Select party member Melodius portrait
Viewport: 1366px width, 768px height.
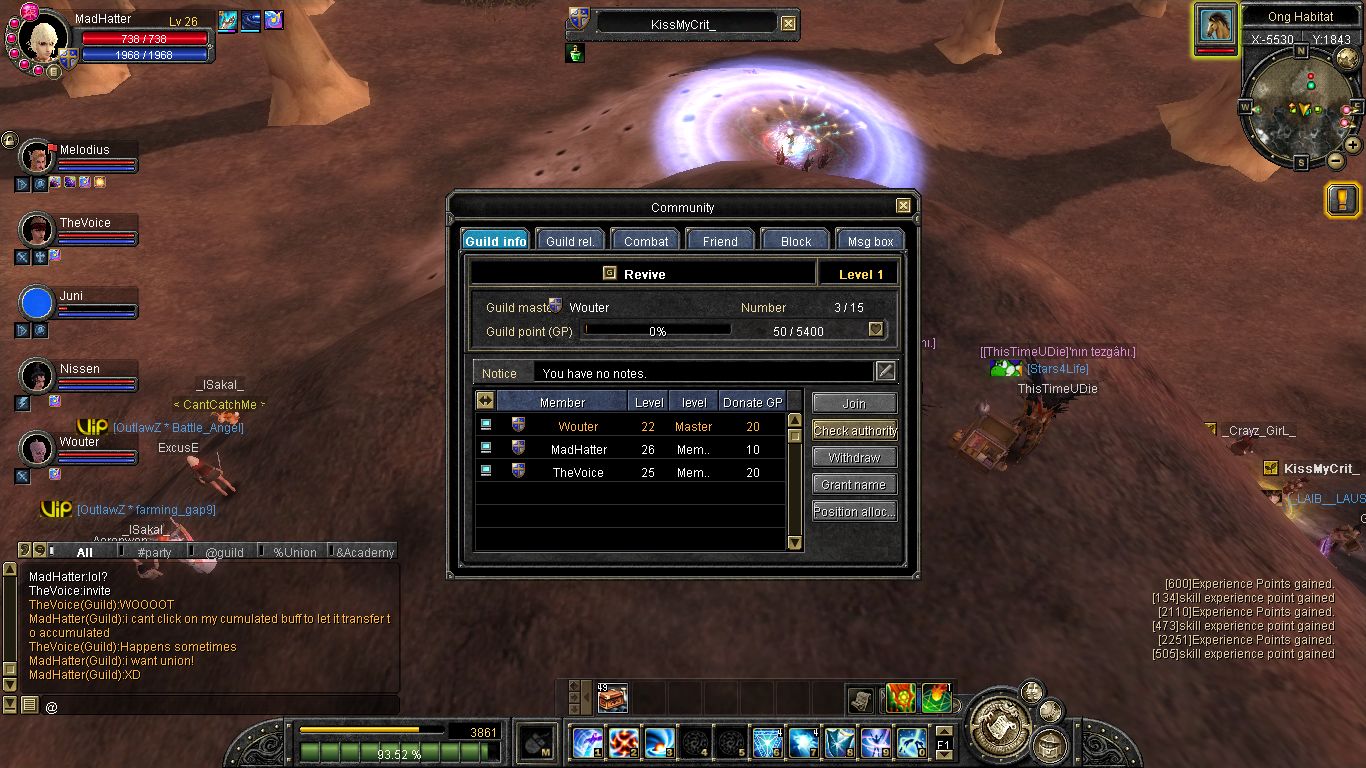pos(37,158)
